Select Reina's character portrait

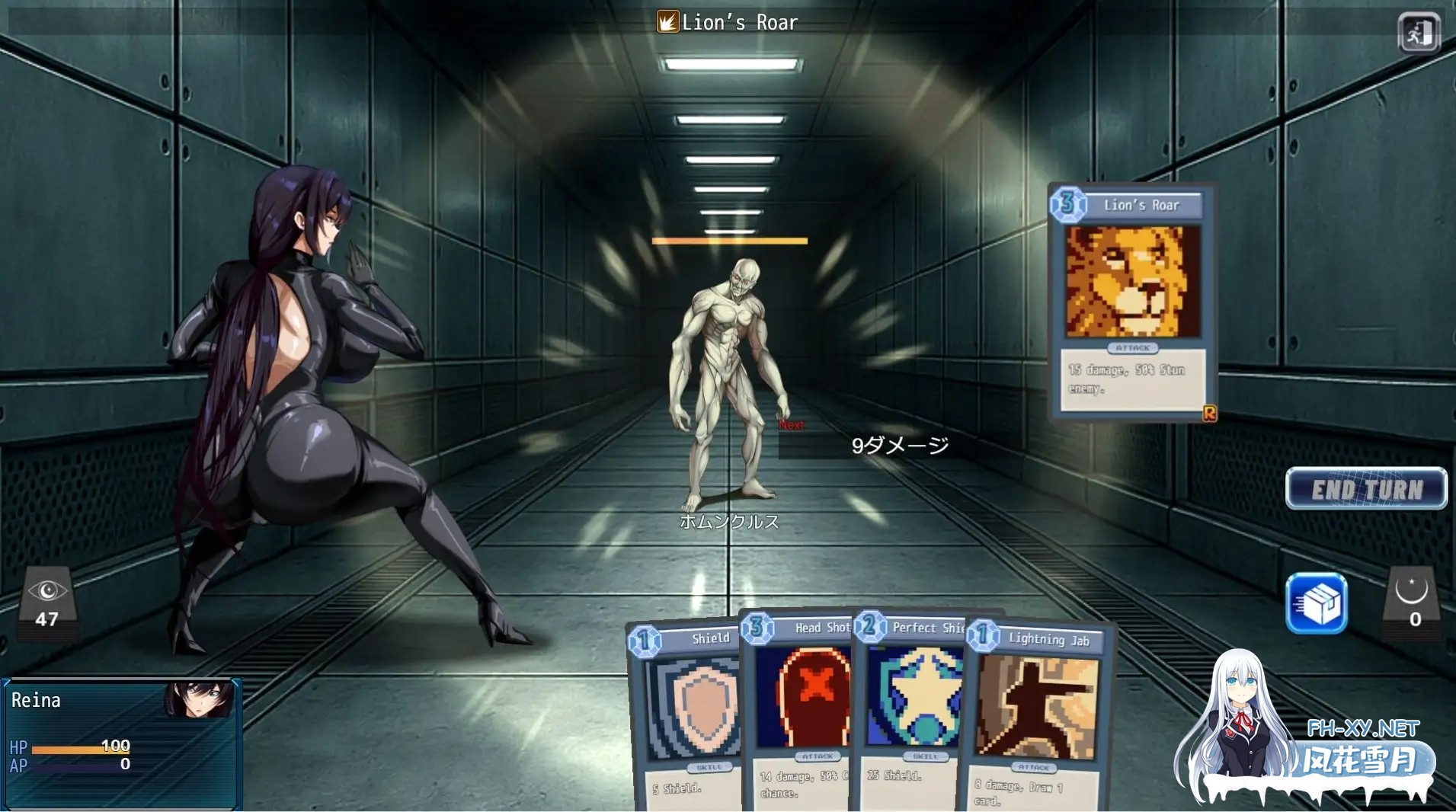200,699
